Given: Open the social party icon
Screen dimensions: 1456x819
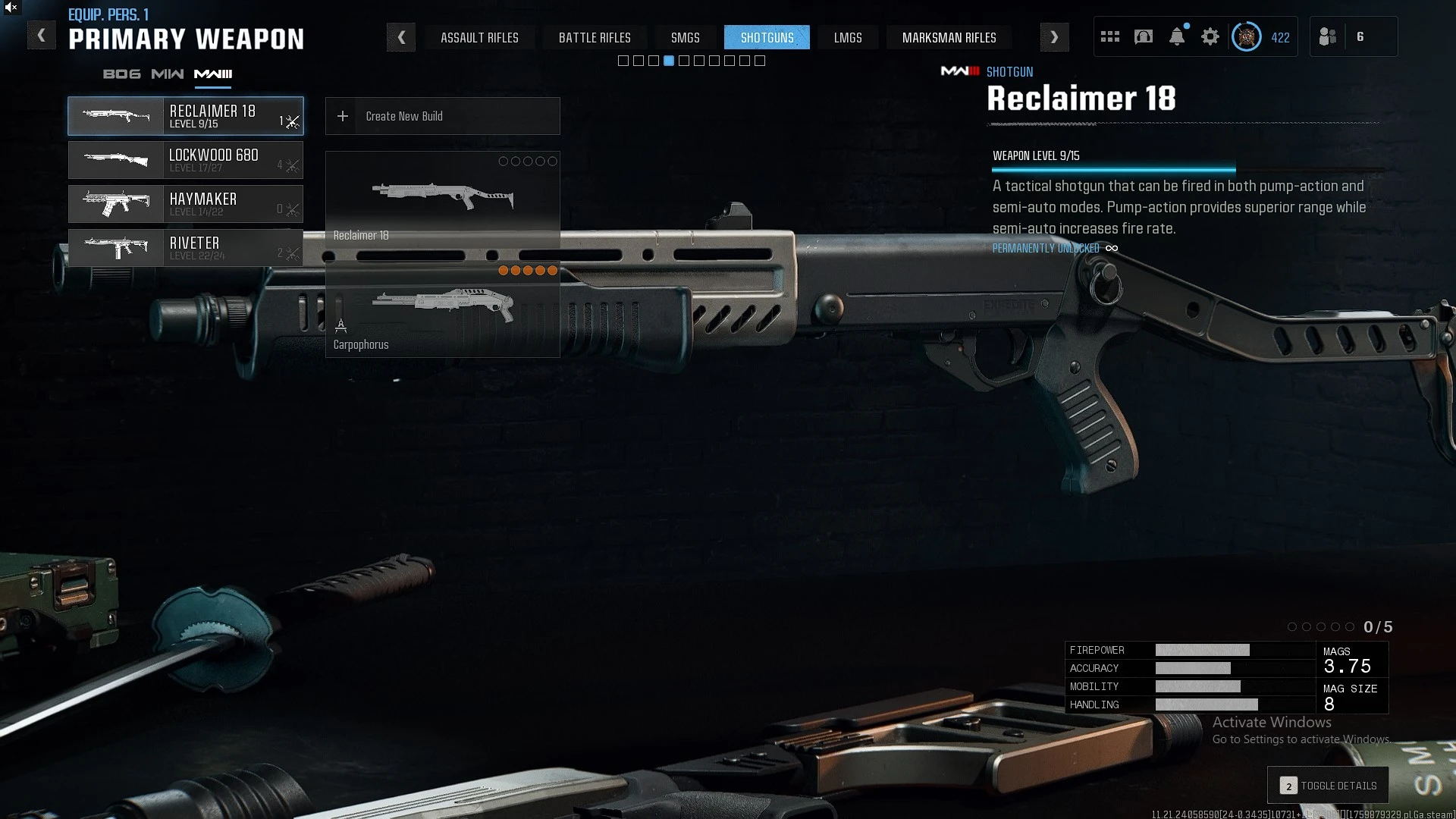Looking at the screenshot, I should tap(1328, 36).
